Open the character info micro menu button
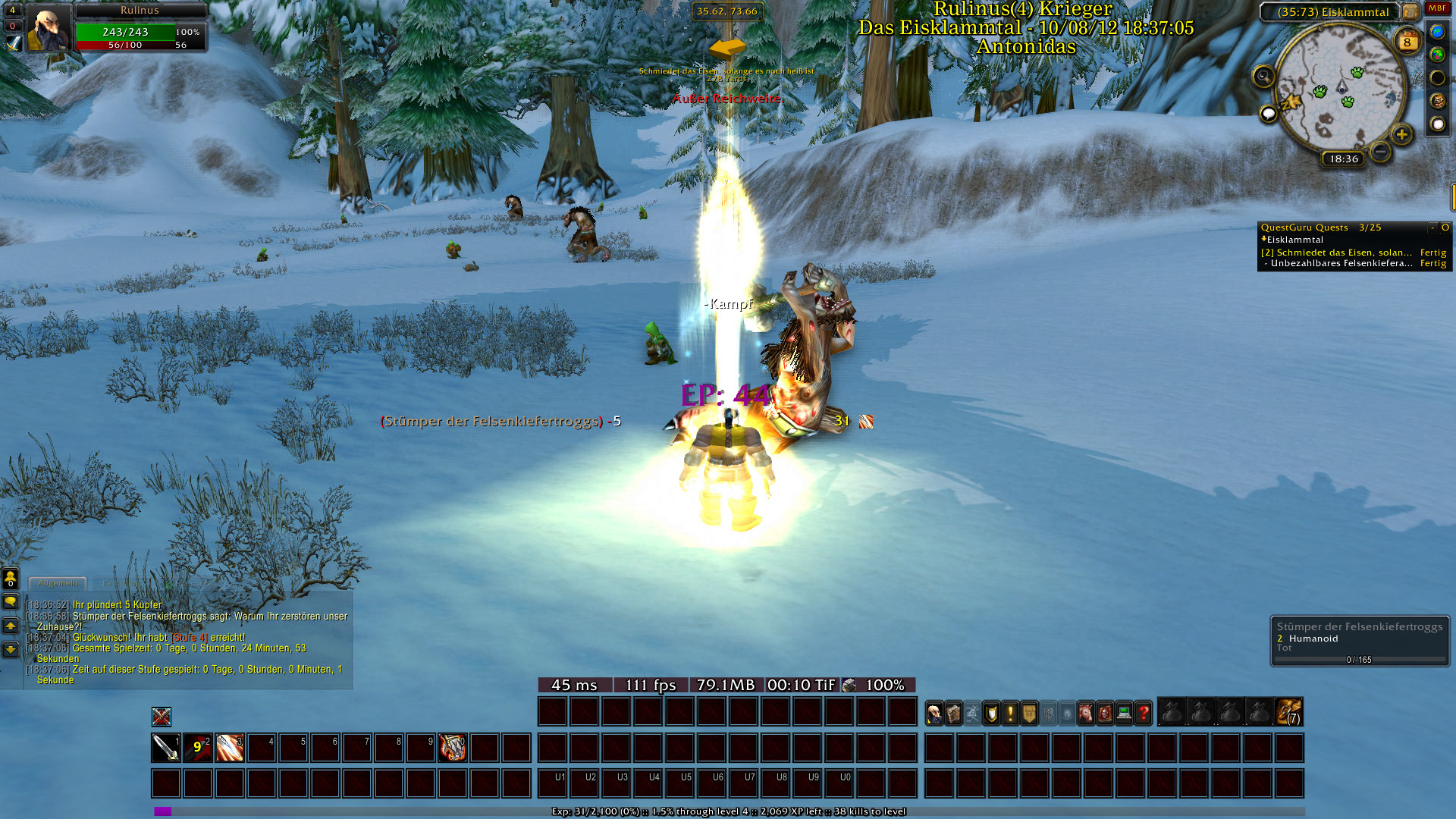The image size is (1456, 819). 935,714
